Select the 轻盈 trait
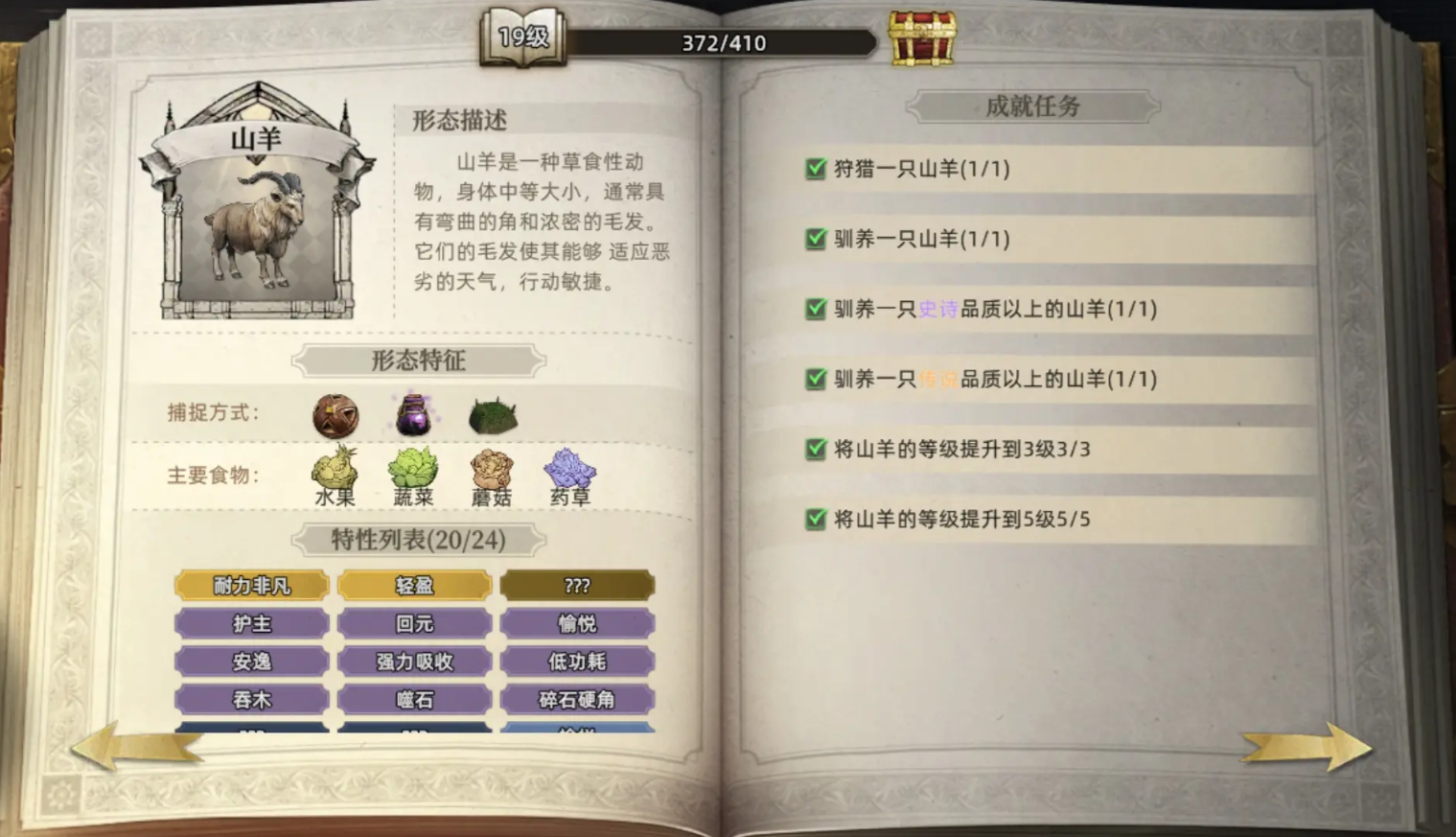This screenshot has width=1456, height=837. 414,585
